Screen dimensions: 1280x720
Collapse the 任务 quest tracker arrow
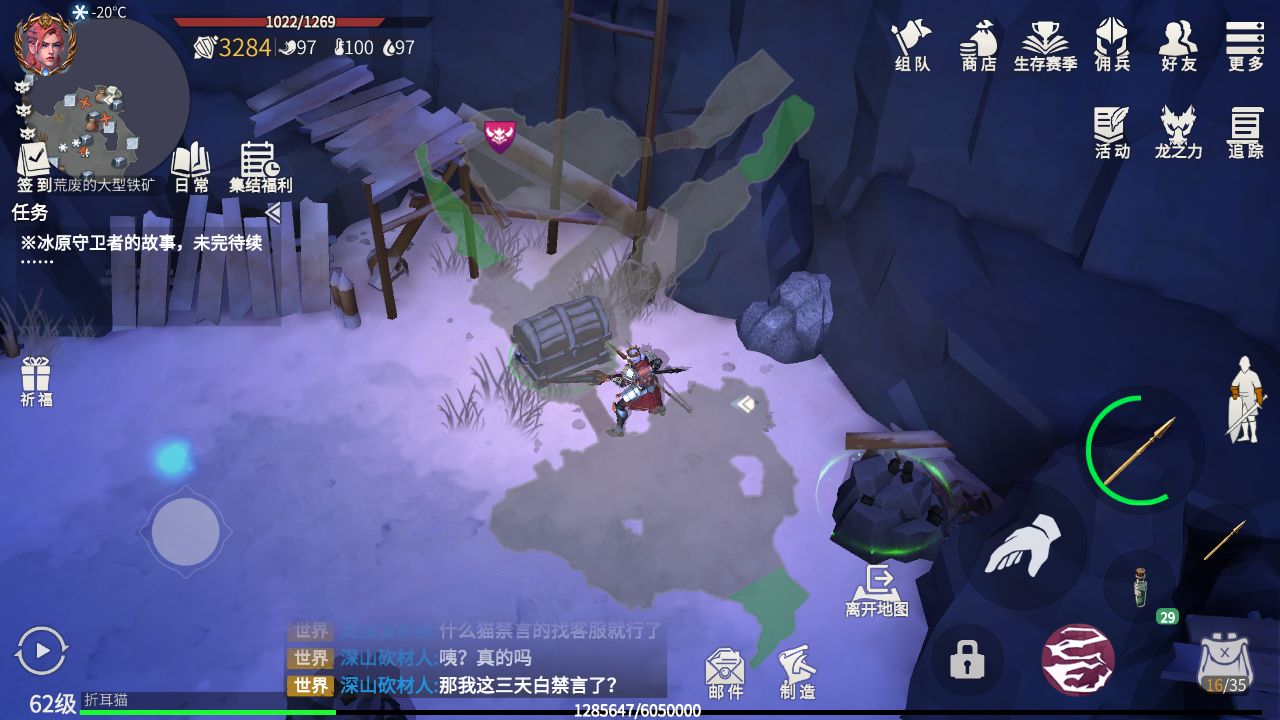point(272,212)
